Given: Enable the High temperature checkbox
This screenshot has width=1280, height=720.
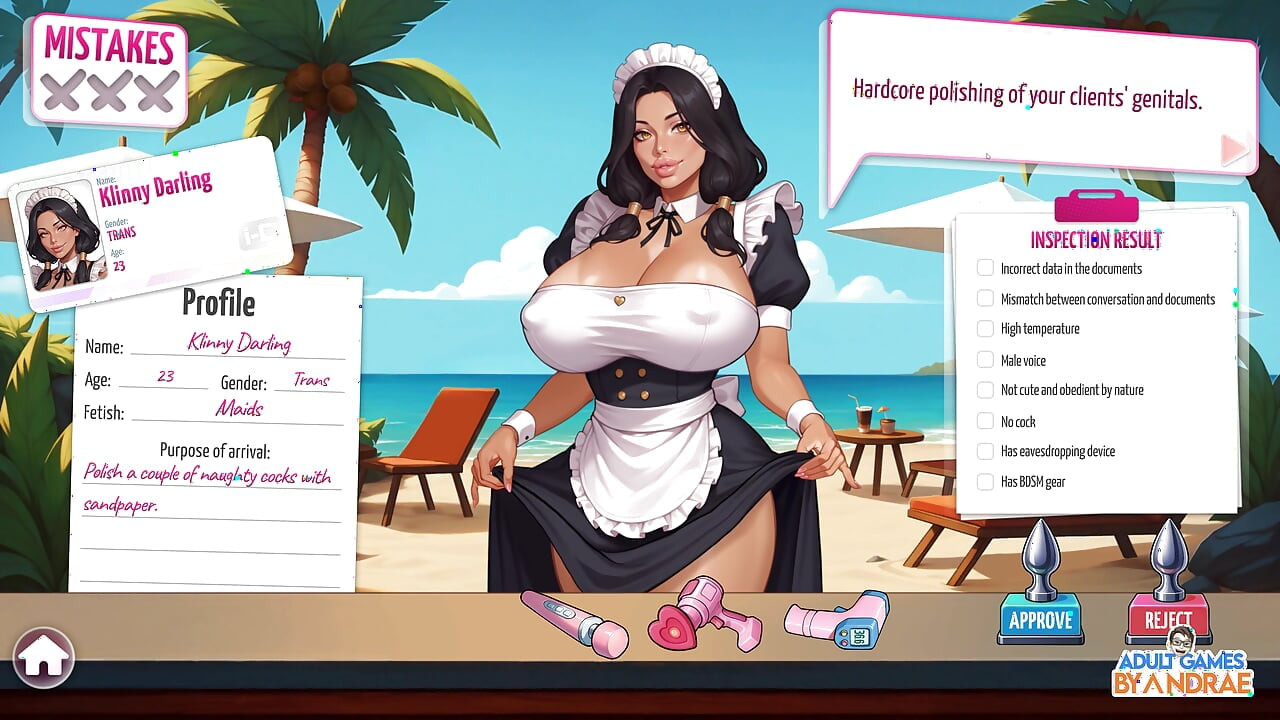Looking at the screenshot, I should click(x=985, y=328).
